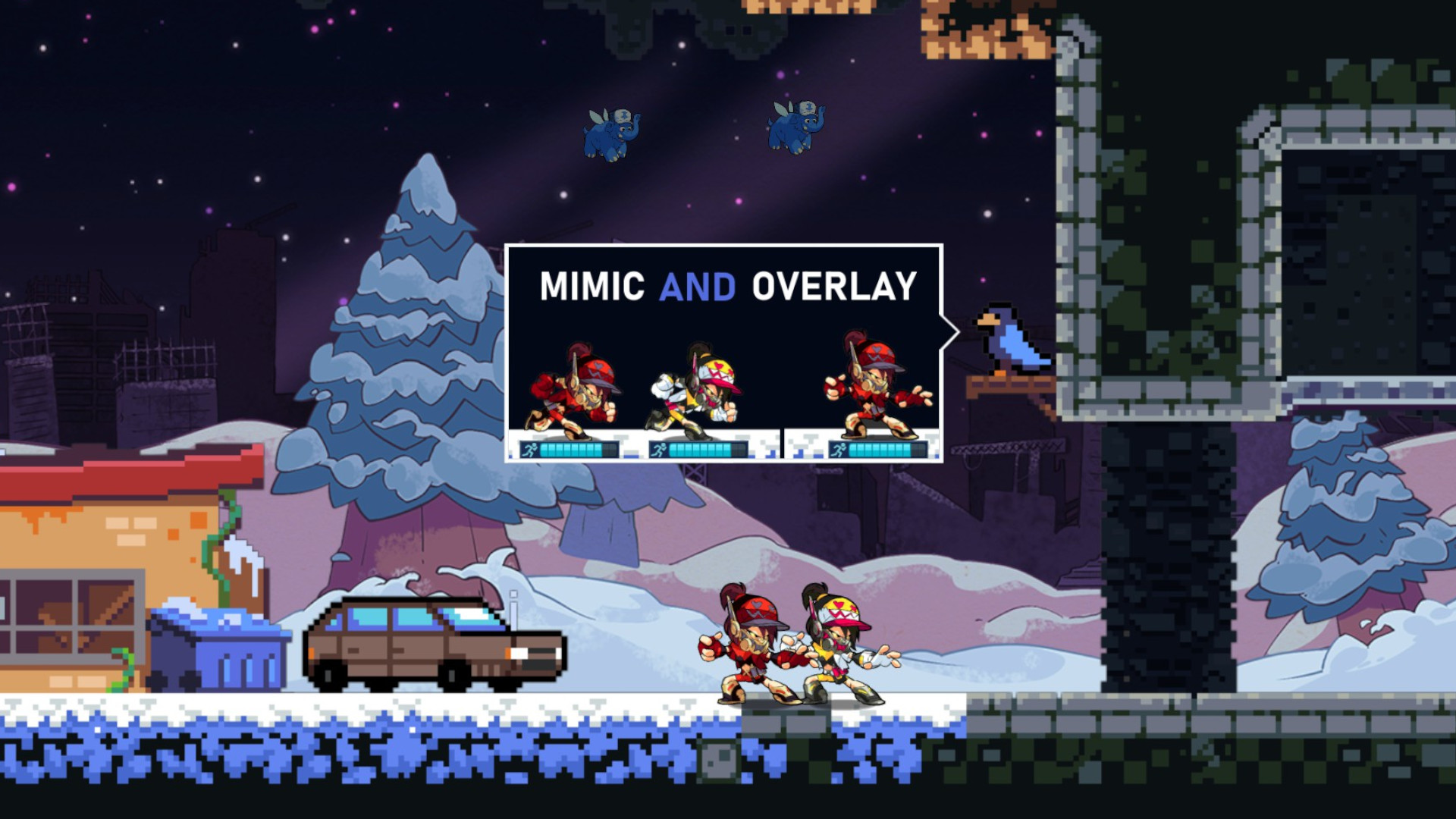The width and height of the screenshot is (1456, 819).
Task: Select the running-figure stamina icon under left Mimic character
Action: (531, 449)
